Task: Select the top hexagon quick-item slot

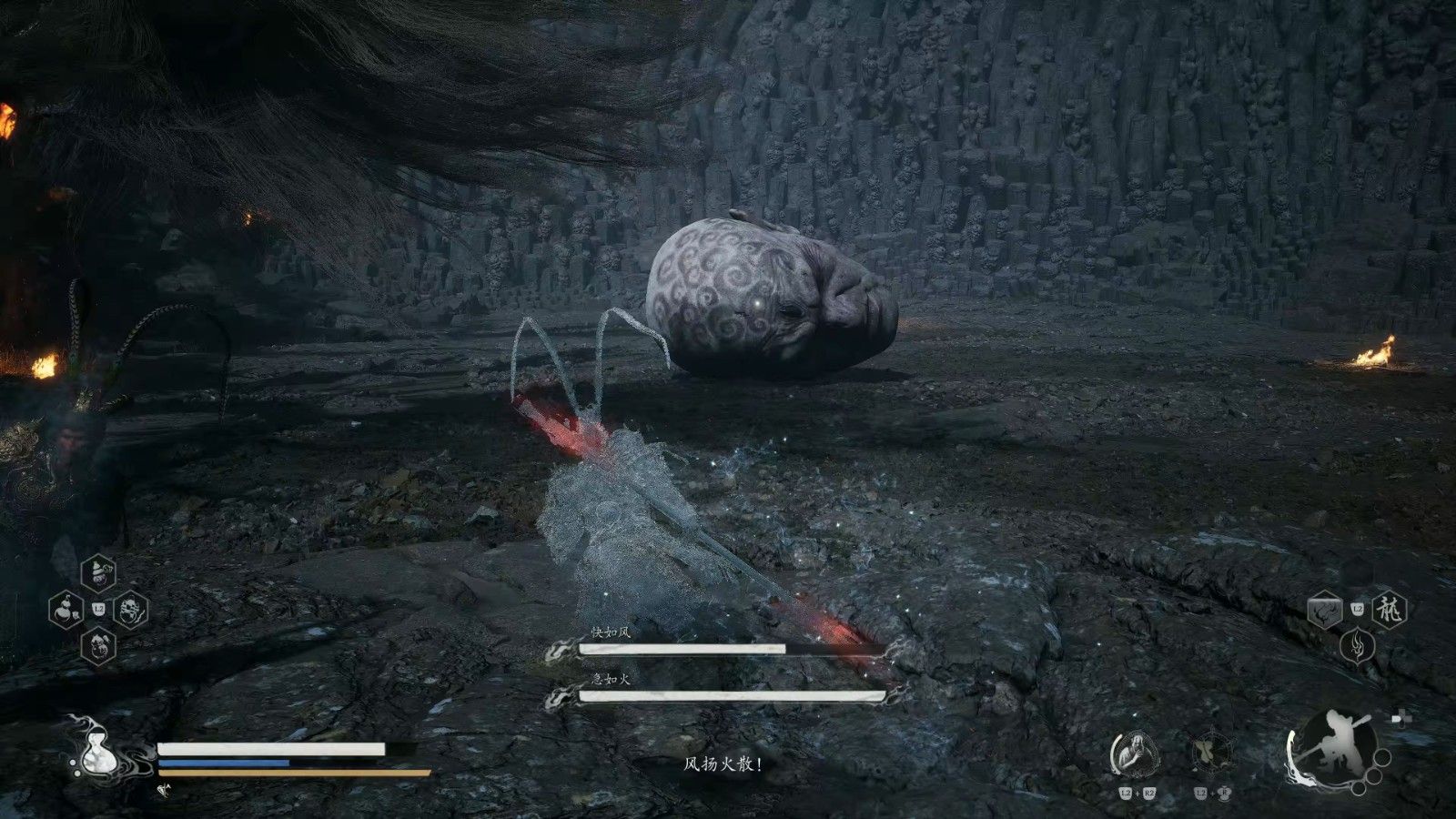Action: pyautogui.click(x=98, y=573)
